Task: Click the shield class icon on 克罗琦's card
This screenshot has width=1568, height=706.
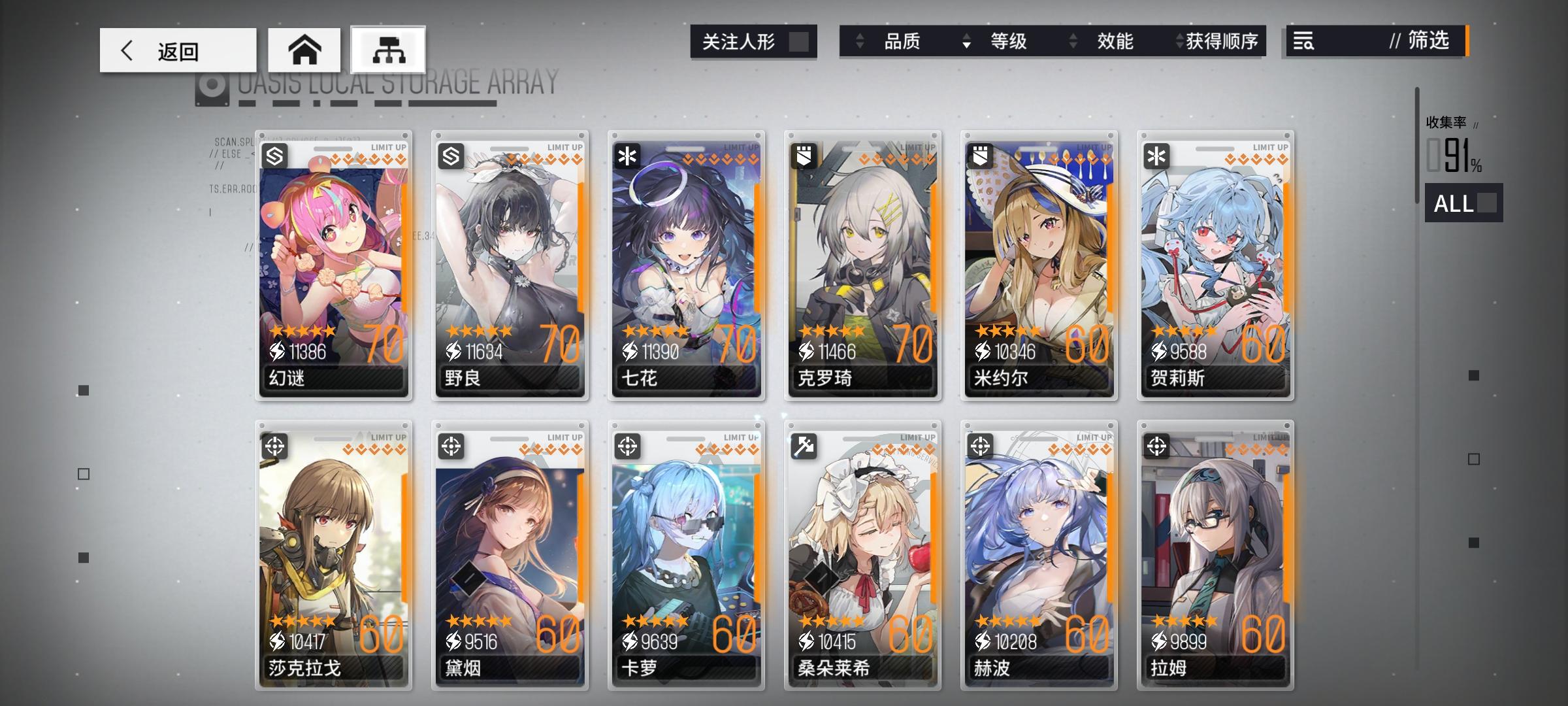Action: click(x=804, y=155)
